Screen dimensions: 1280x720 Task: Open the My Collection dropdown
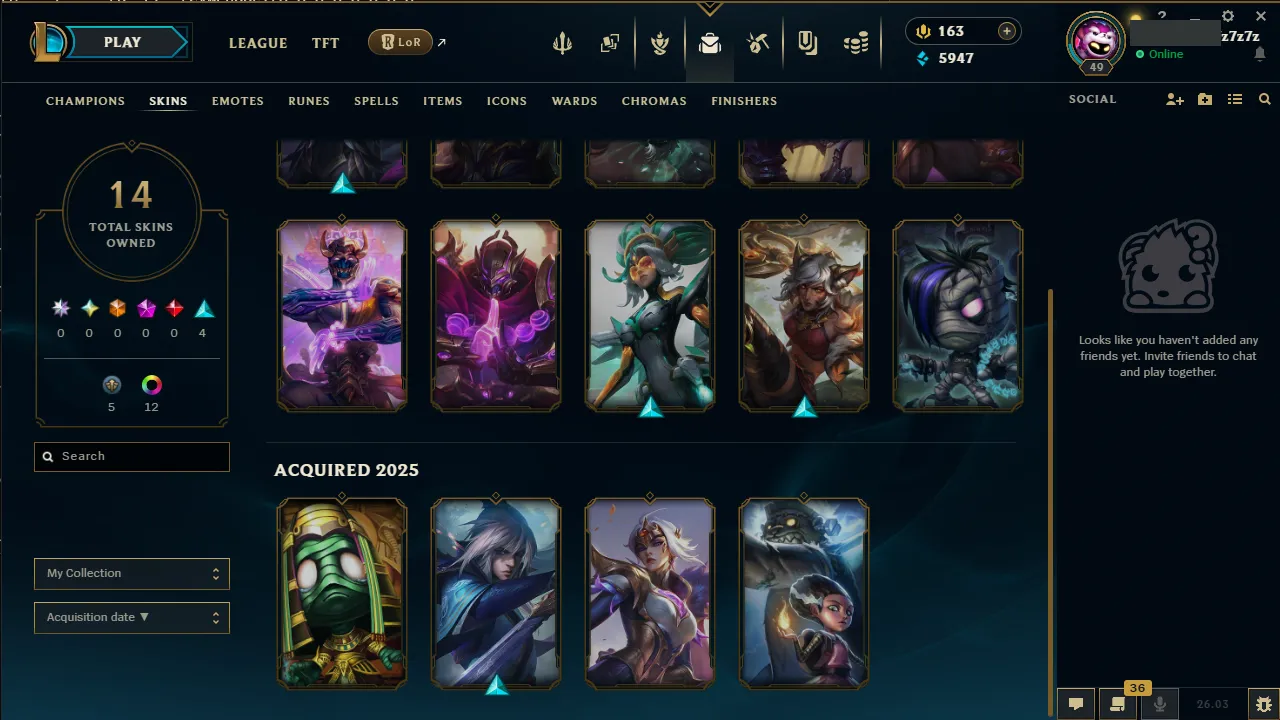point(131,573)
